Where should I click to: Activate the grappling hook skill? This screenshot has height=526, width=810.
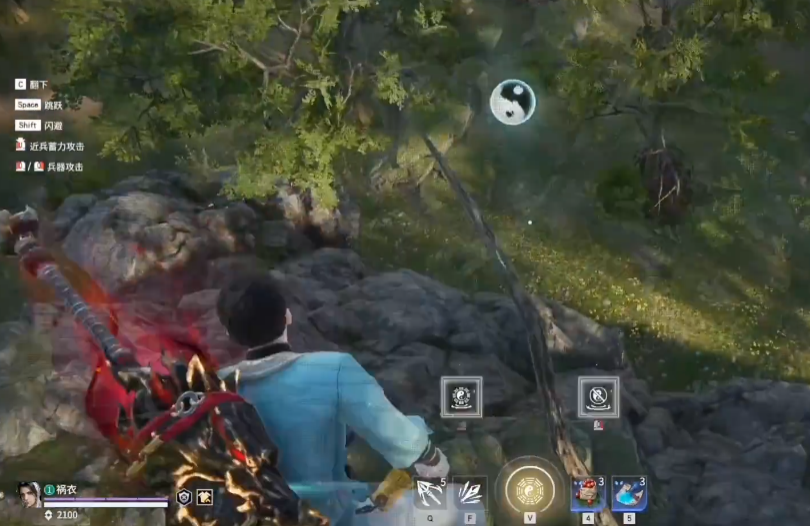[x=431, y=493]
